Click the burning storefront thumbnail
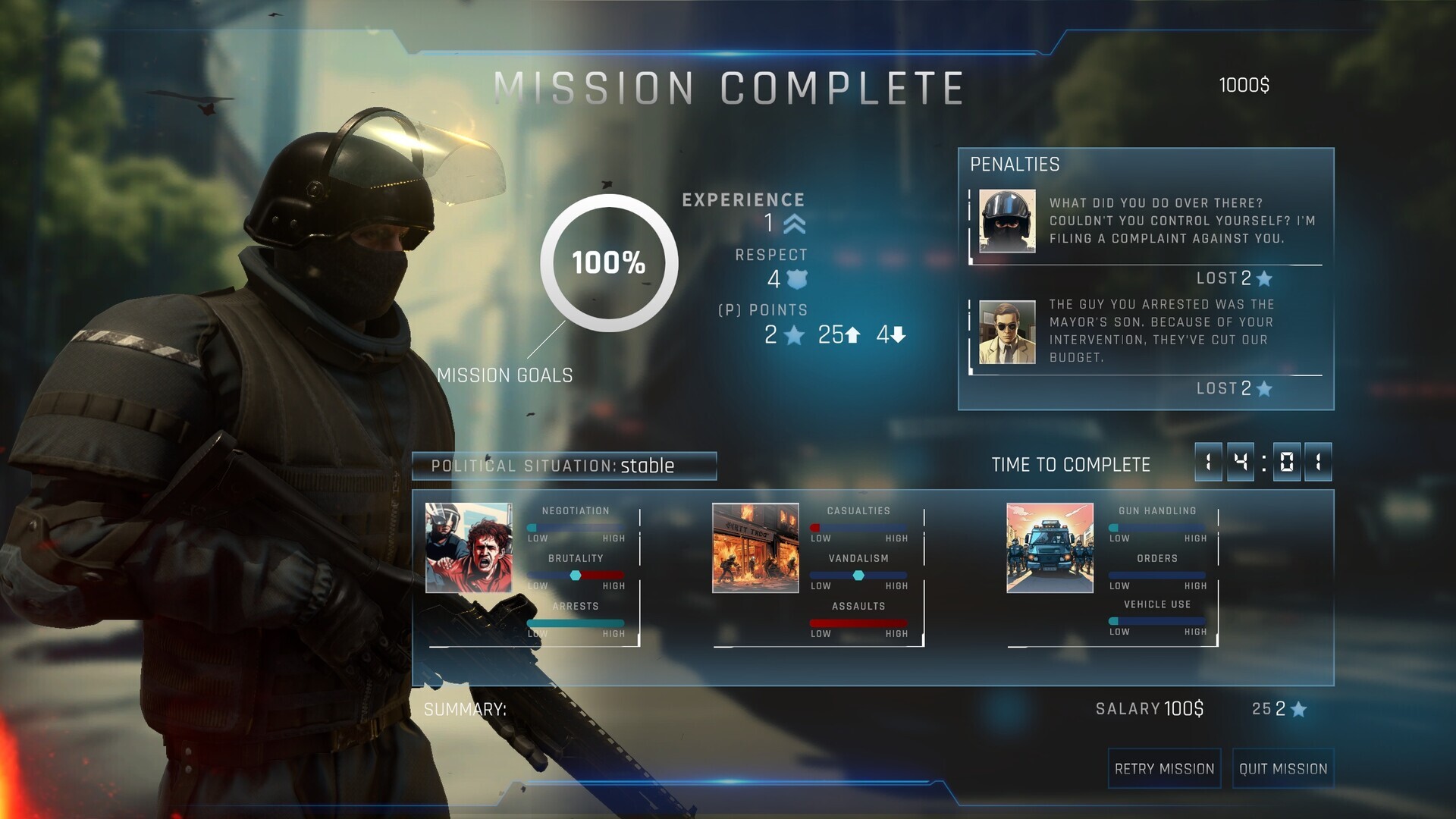The height and width of the screenshot is (819, 1456). pyautogui.click(x=755, y=548)
